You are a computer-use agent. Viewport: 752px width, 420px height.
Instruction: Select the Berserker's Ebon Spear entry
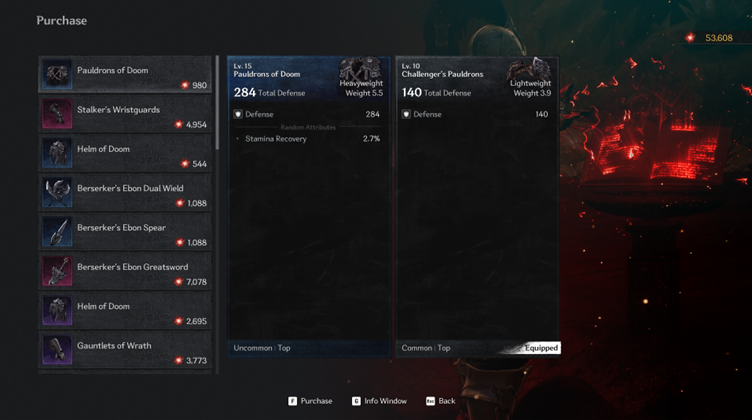point(125,232)
